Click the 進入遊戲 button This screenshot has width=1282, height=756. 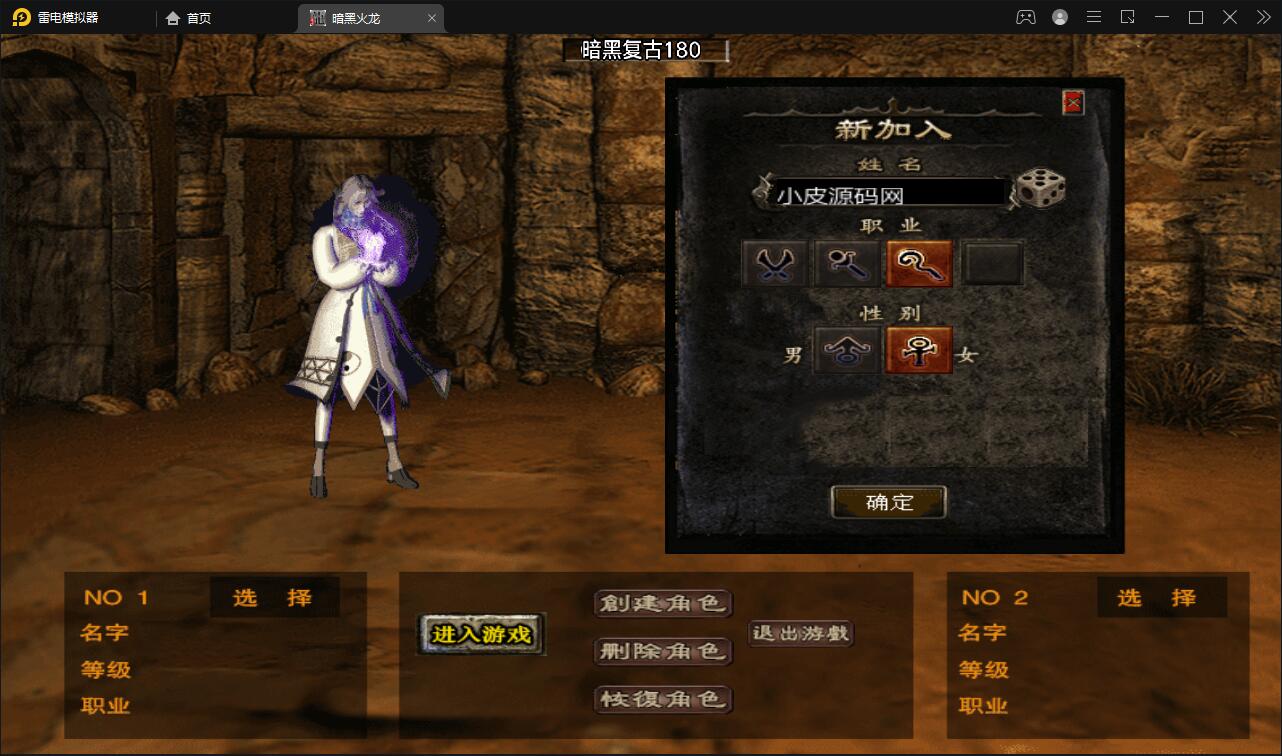480,634
